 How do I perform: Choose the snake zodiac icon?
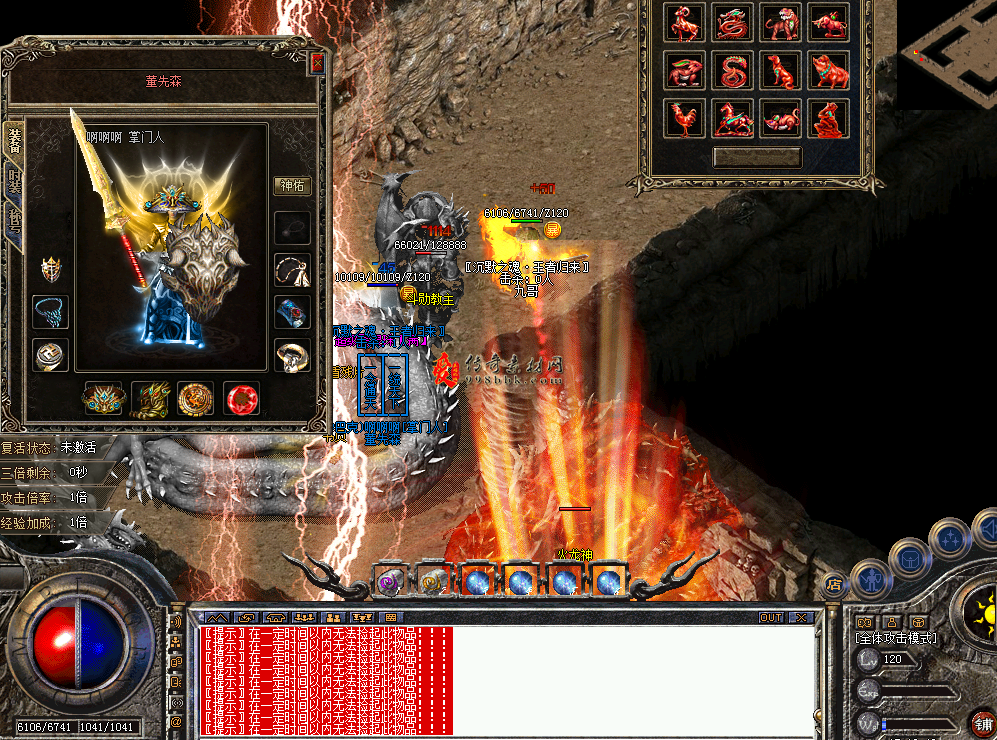pos(732,71)
